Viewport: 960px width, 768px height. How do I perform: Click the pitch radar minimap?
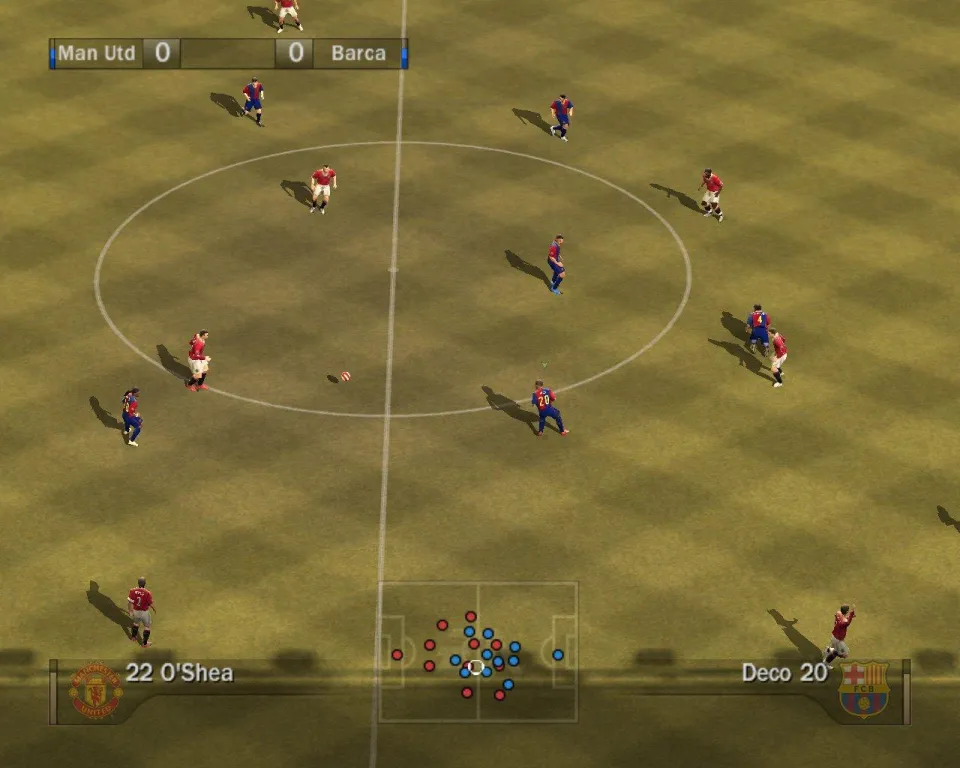(x=478, y=652)
